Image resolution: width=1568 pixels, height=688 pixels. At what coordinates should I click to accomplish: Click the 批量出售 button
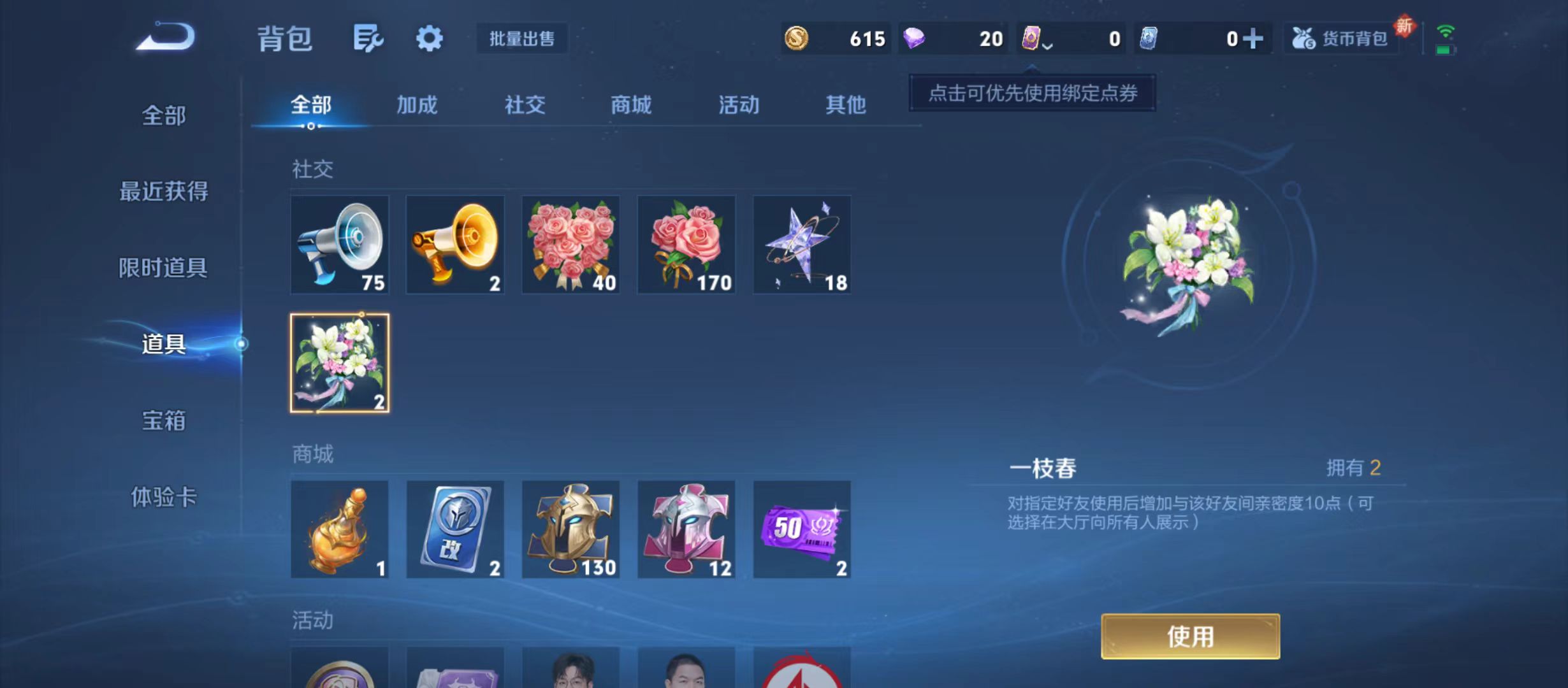[522, 38]
